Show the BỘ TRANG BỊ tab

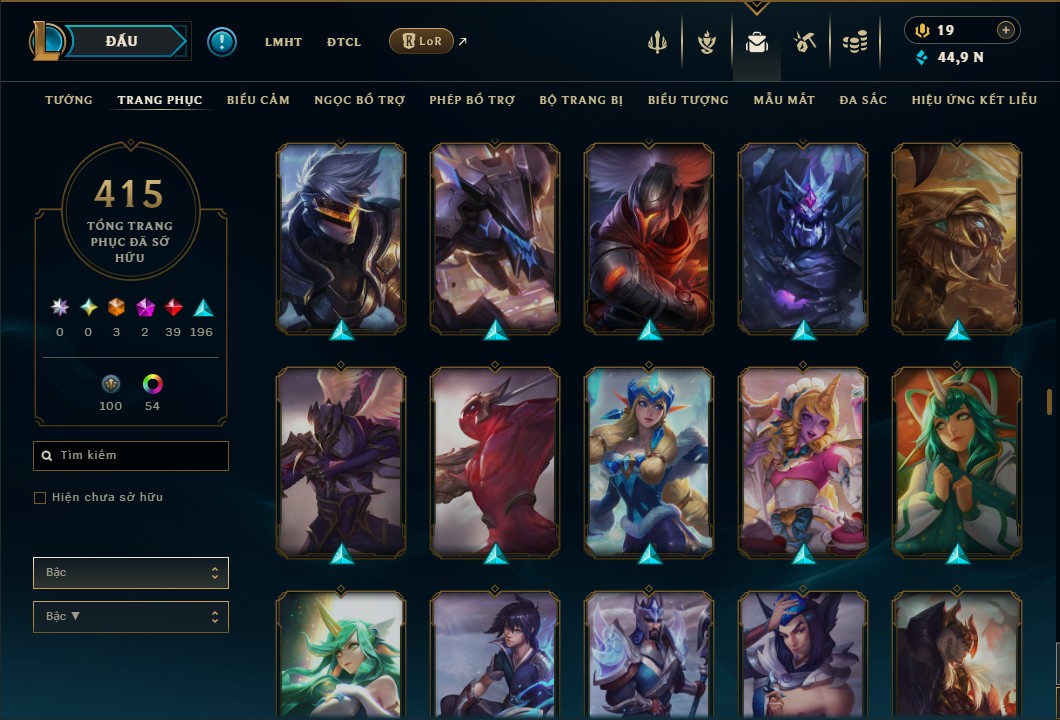(581, 100)
